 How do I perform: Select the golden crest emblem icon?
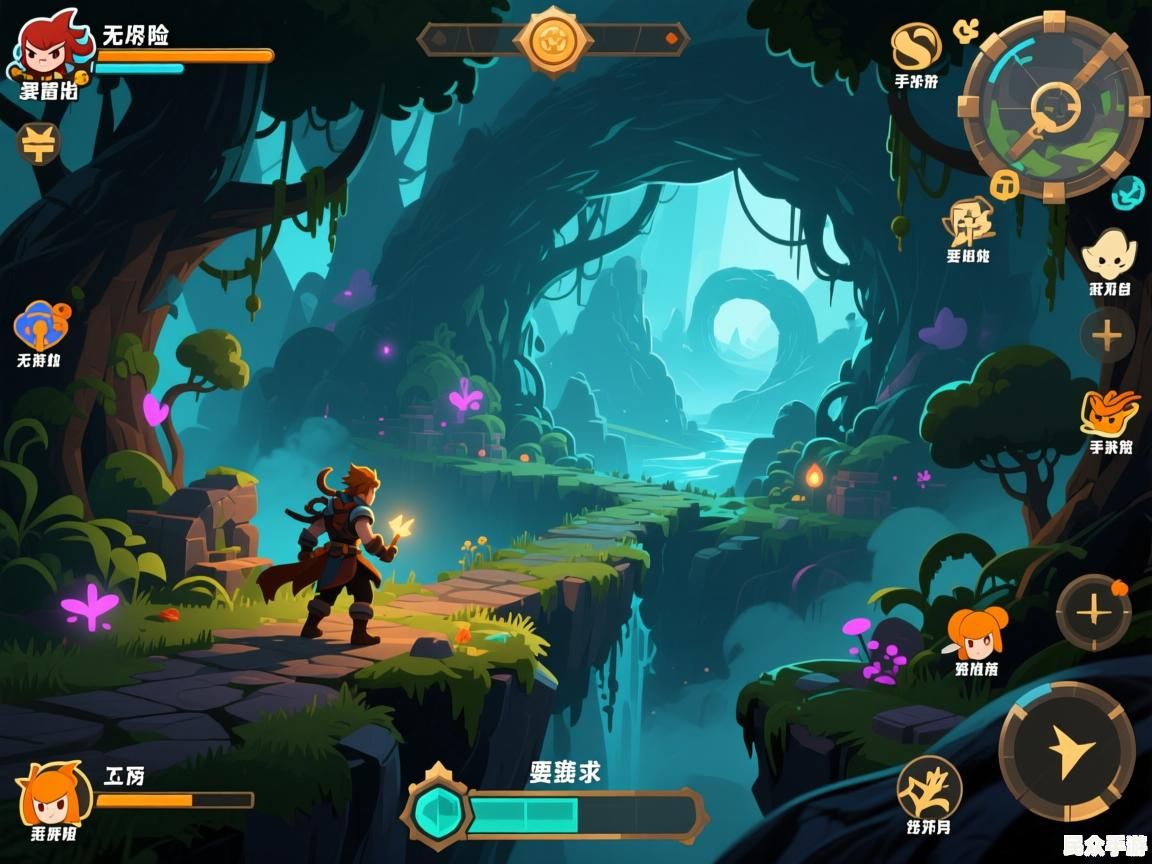point(968,222)
